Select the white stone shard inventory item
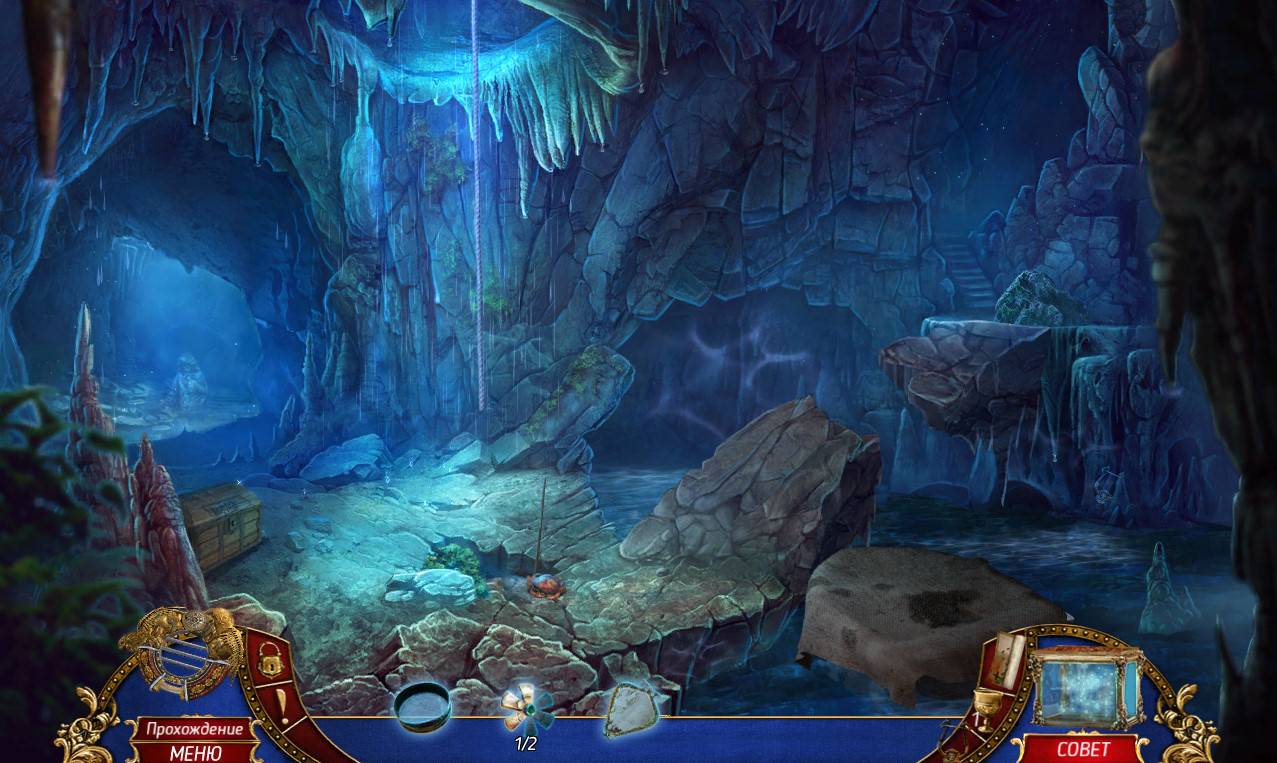1277x763 pixels. tap(628, 709)
